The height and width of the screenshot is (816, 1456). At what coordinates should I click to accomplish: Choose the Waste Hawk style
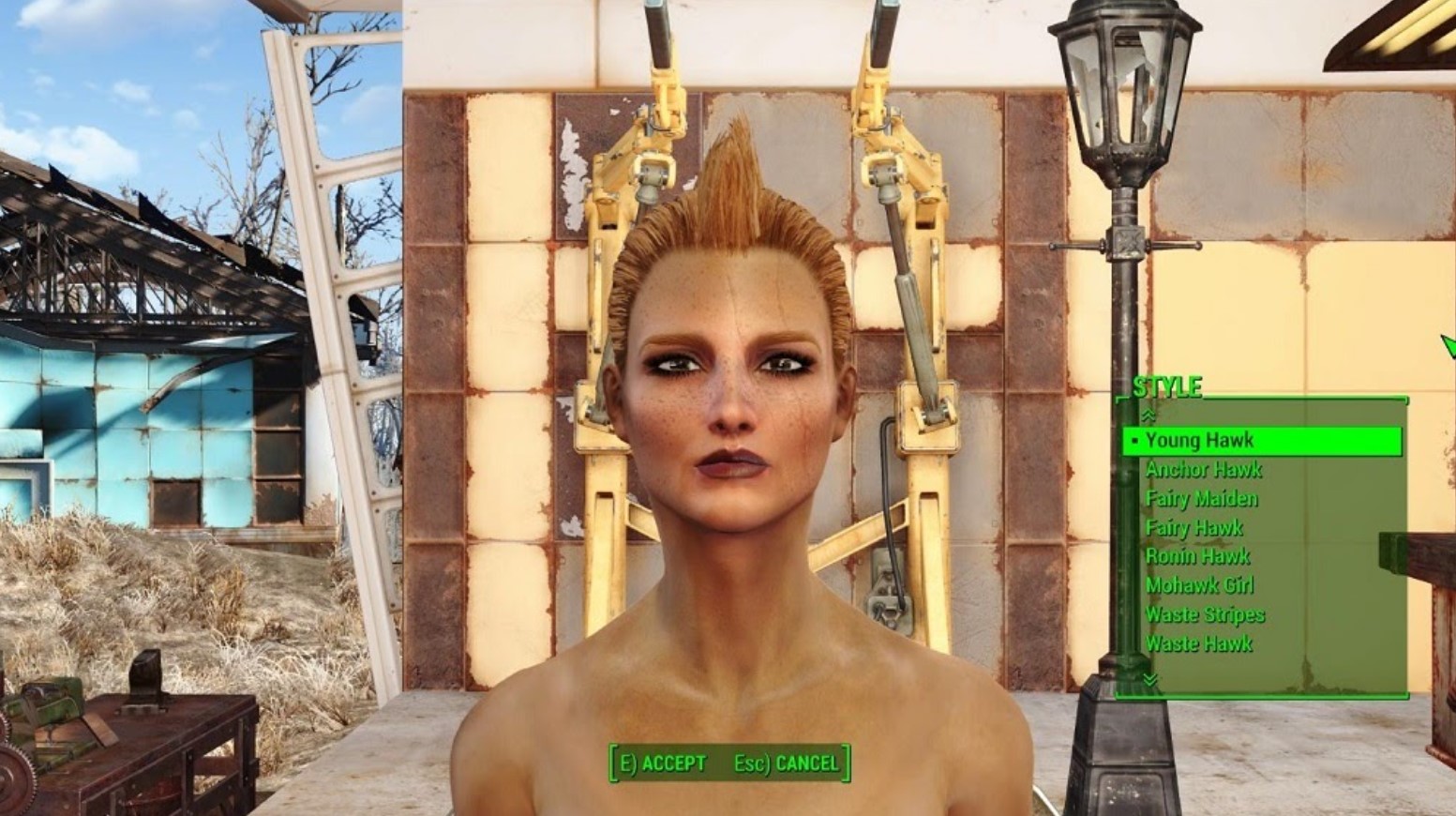[1200, 644]
